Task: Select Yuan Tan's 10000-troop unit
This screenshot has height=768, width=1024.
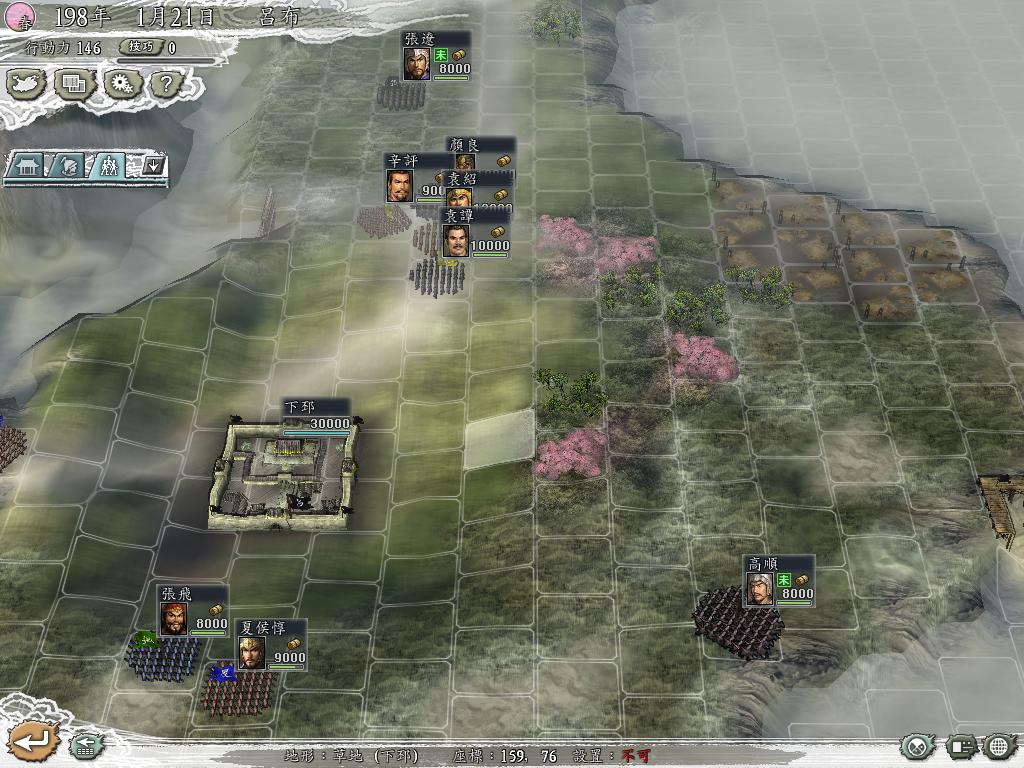Action: pos(456,241)
